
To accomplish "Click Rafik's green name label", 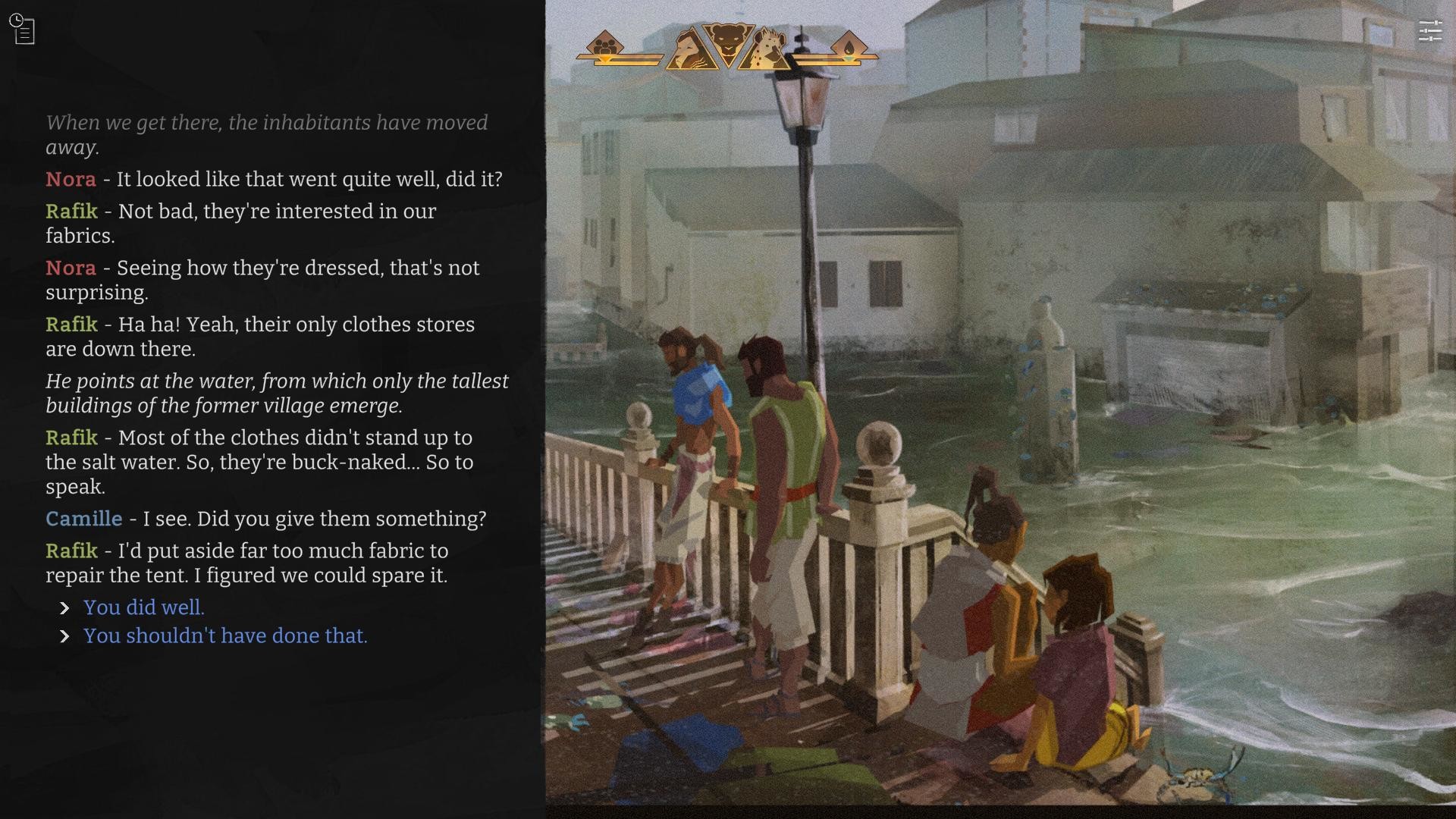I will pos(72,212).
